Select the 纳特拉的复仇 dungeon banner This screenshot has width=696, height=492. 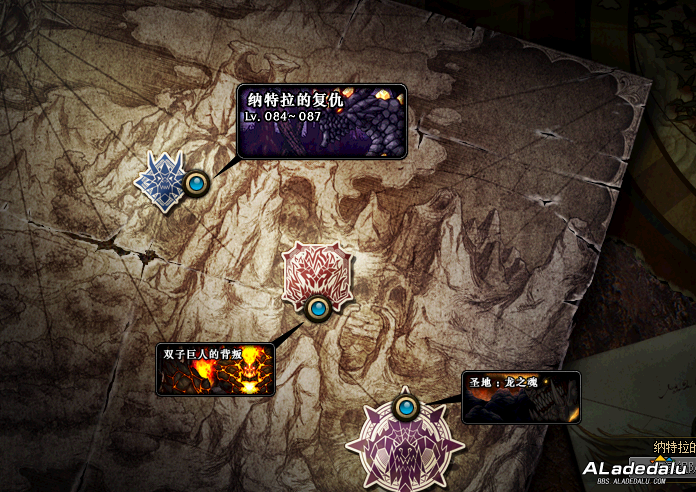pos(321,121)
